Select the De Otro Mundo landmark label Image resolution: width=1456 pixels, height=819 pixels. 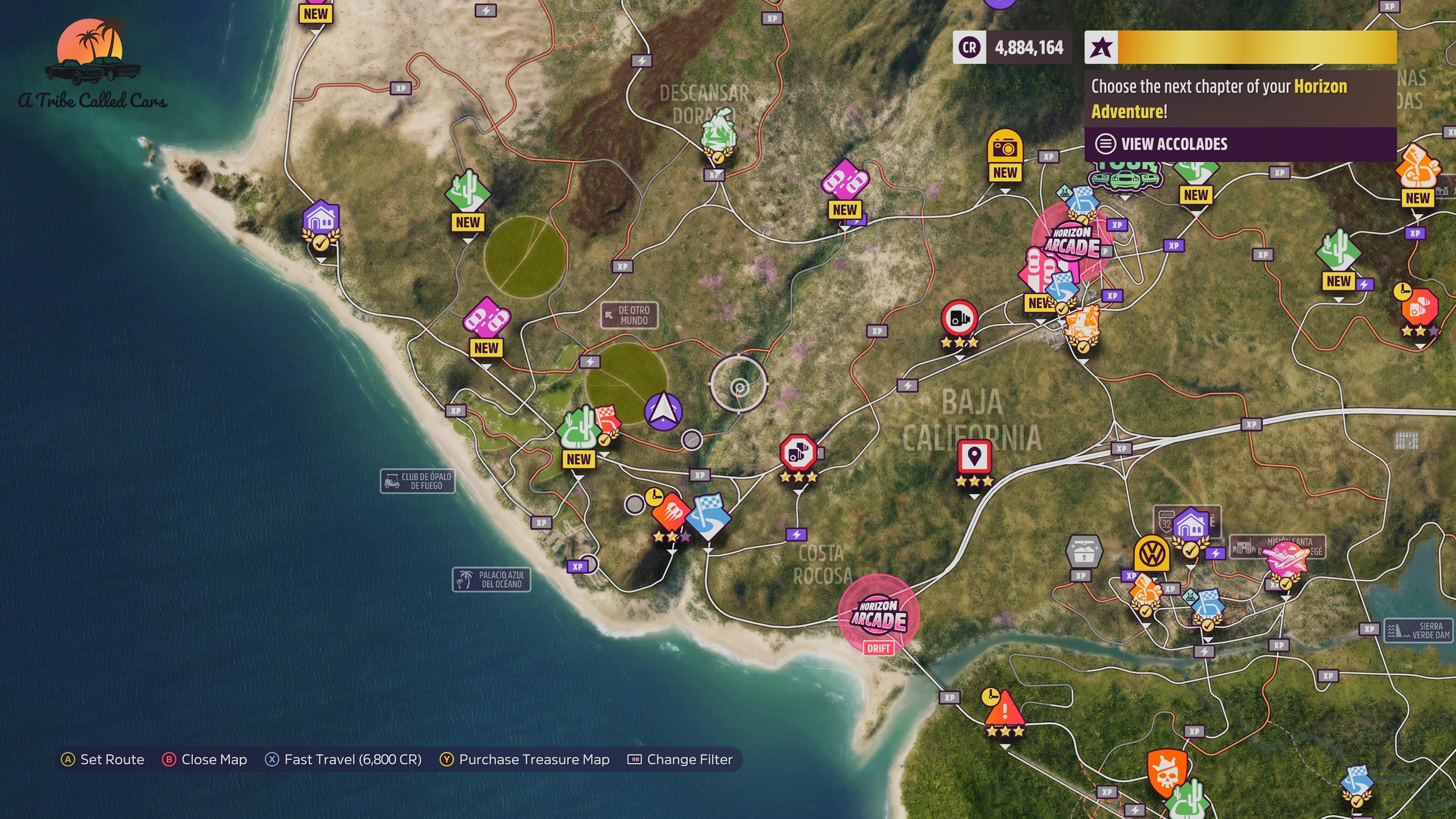[x=630, y=315]
